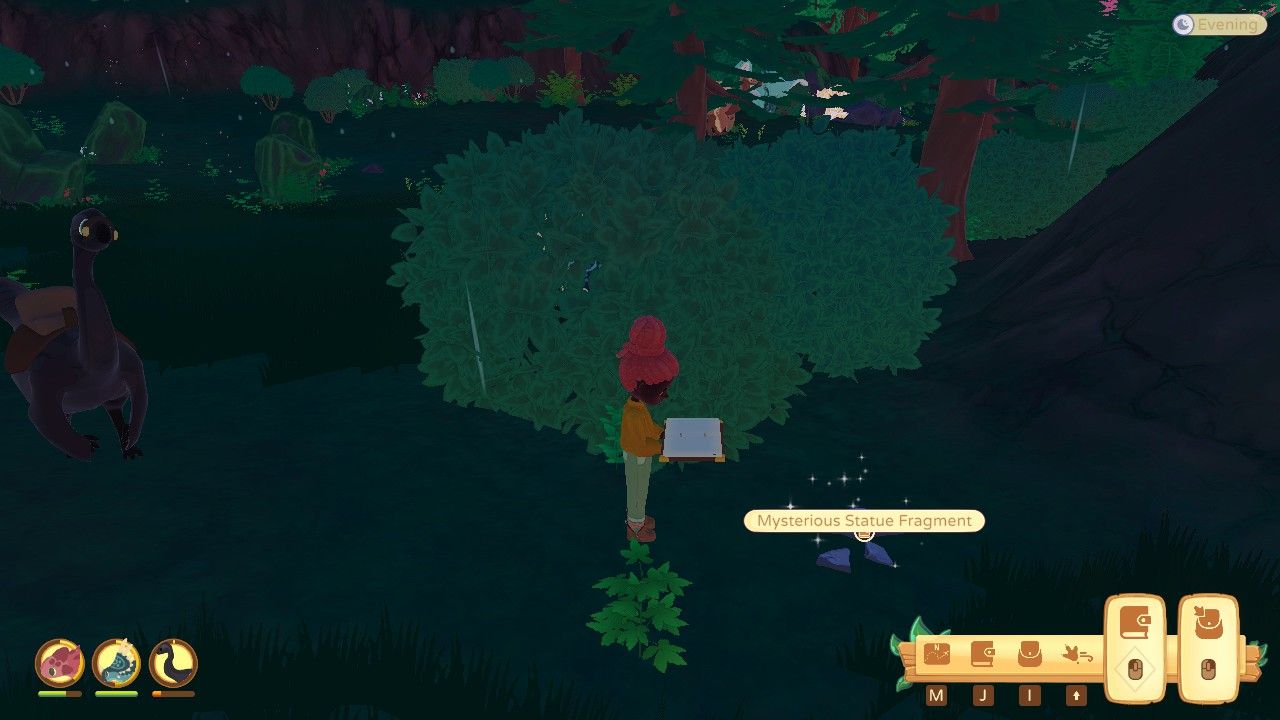Click the up-arrow keybind badge
Image resolution: width=1280 pixels, height=720 pixels.
[x=1076, y=694]
